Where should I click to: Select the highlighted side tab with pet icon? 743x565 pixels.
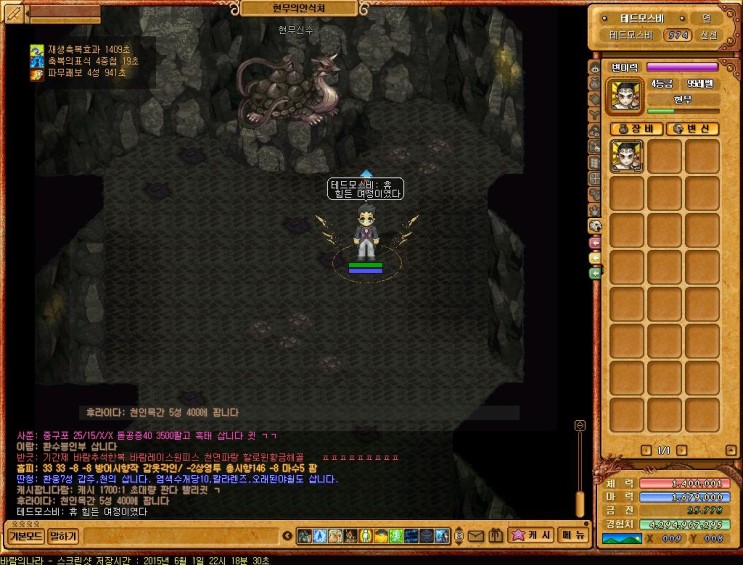tap(595, 226)
